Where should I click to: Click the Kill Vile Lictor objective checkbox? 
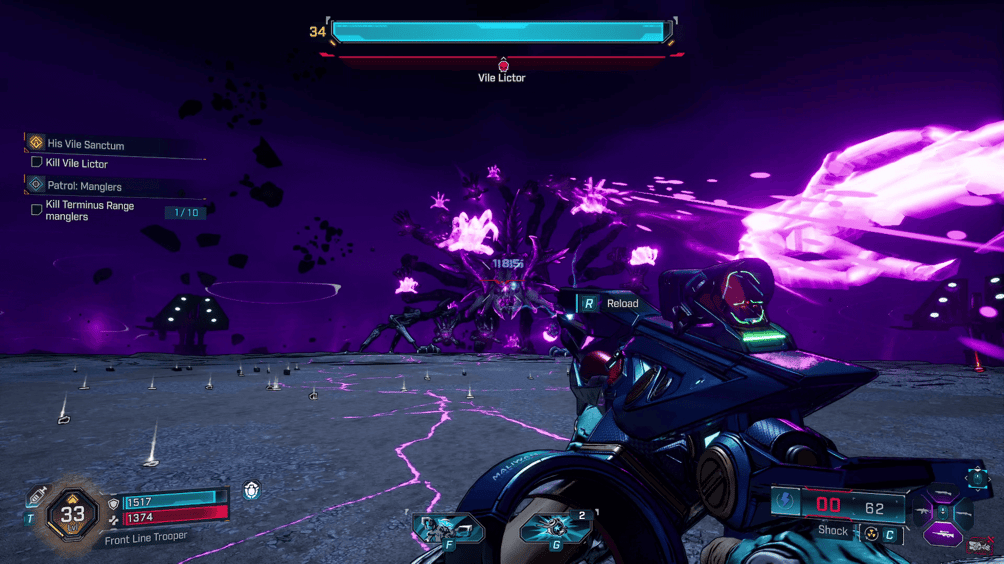(37, 162)
